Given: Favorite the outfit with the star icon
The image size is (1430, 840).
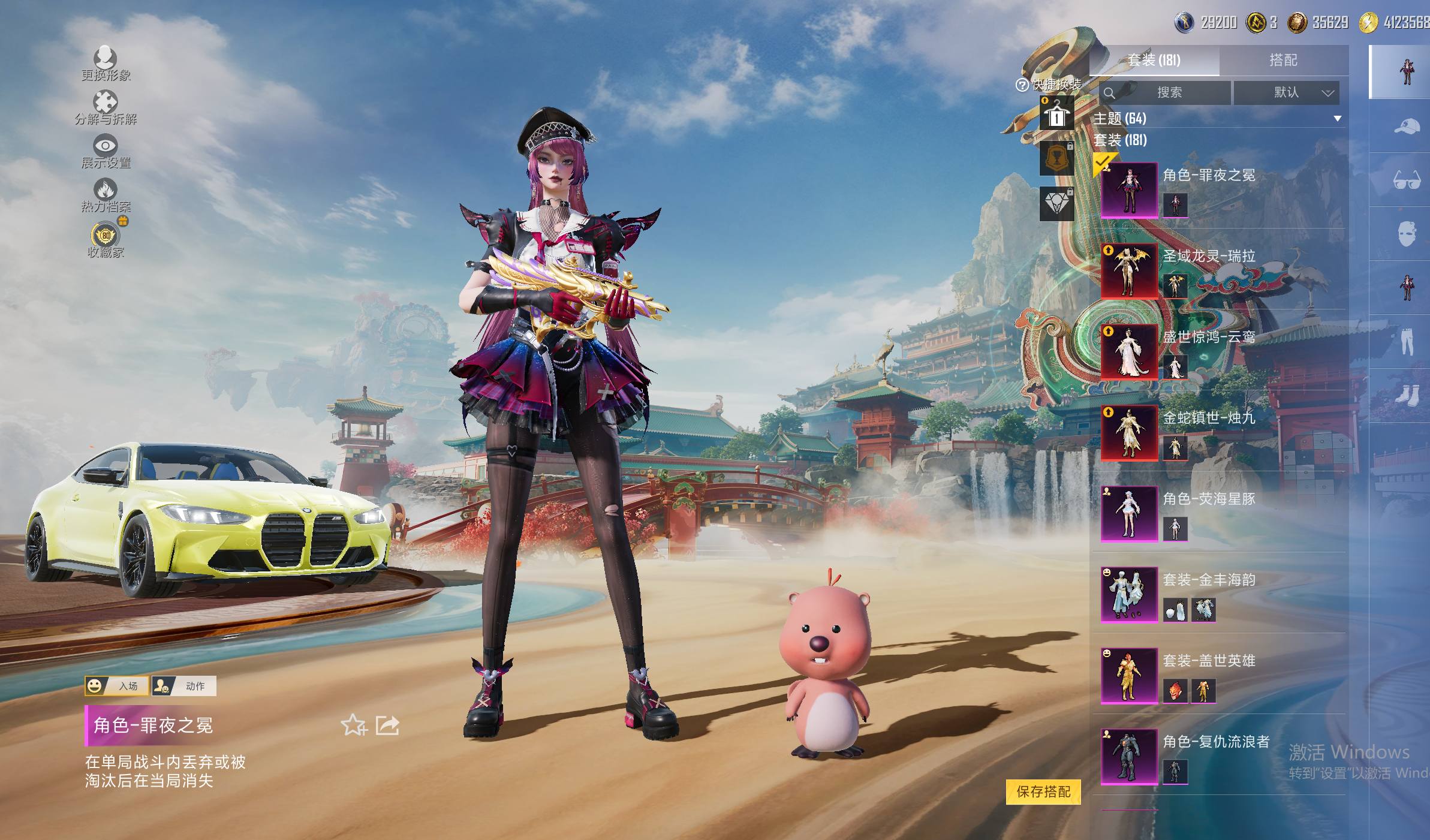Looking at the screenshot, I should coord(353,725).
